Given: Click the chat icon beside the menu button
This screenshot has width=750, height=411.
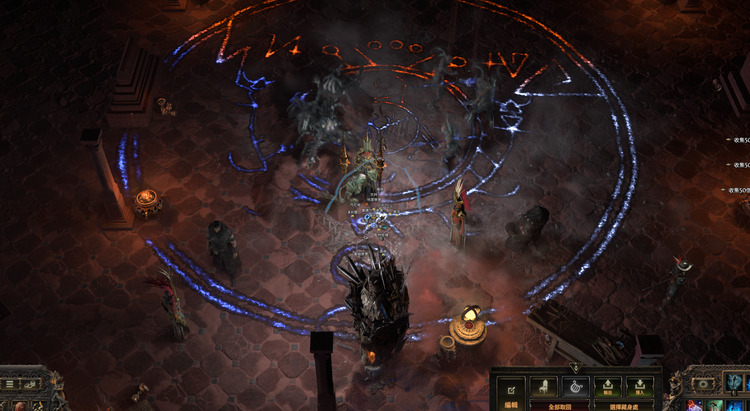Looking at the screenshot, I should point(31,383).
